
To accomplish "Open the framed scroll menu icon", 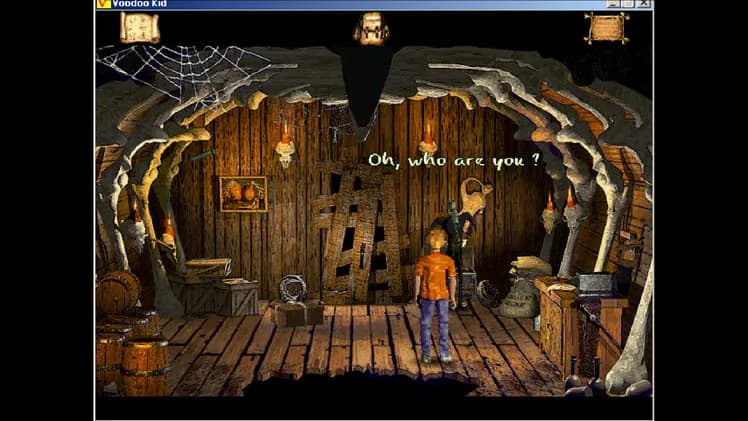I will 606,28.
